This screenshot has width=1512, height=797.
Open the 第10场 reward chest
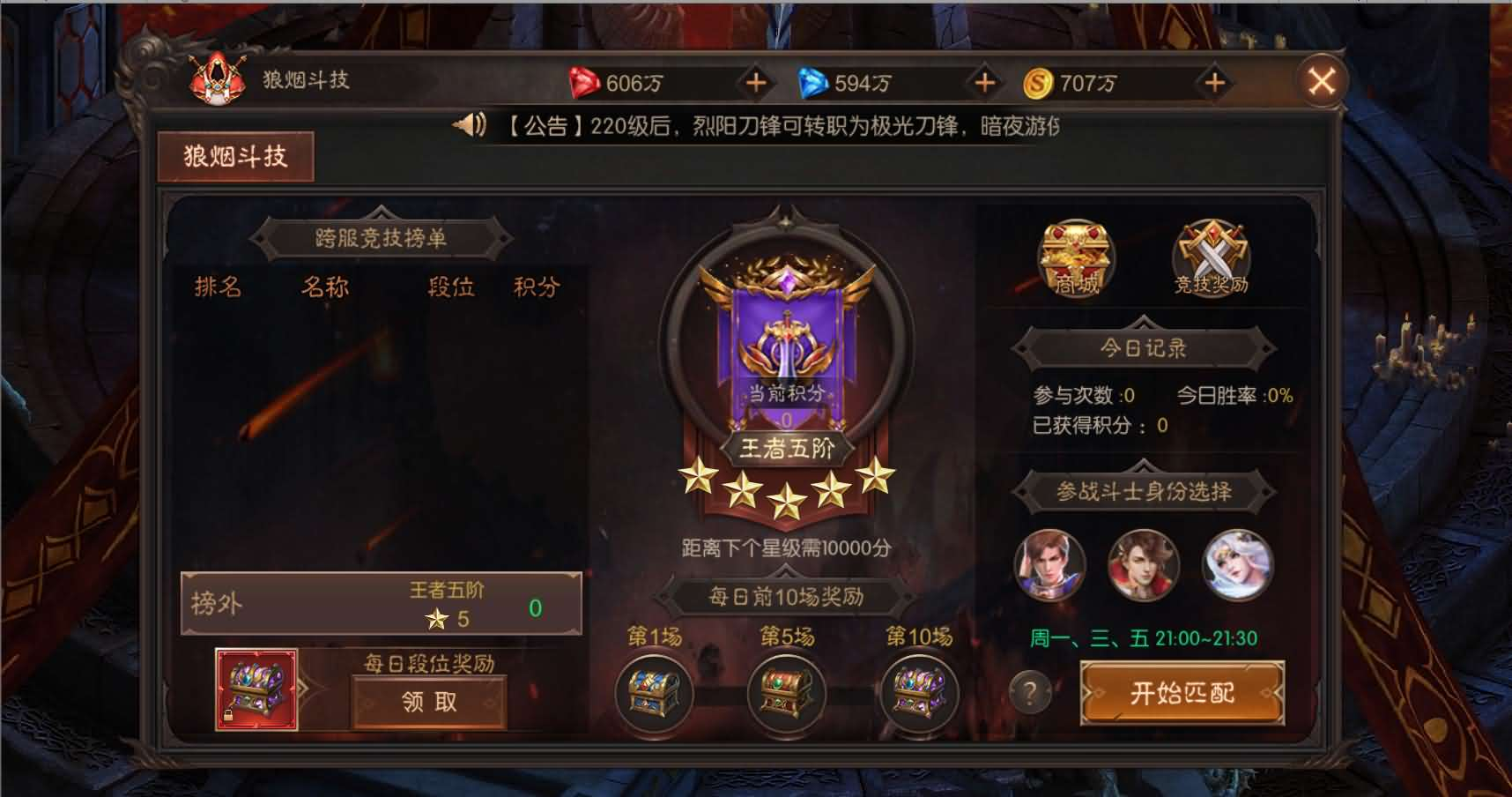tap(919, 695)
